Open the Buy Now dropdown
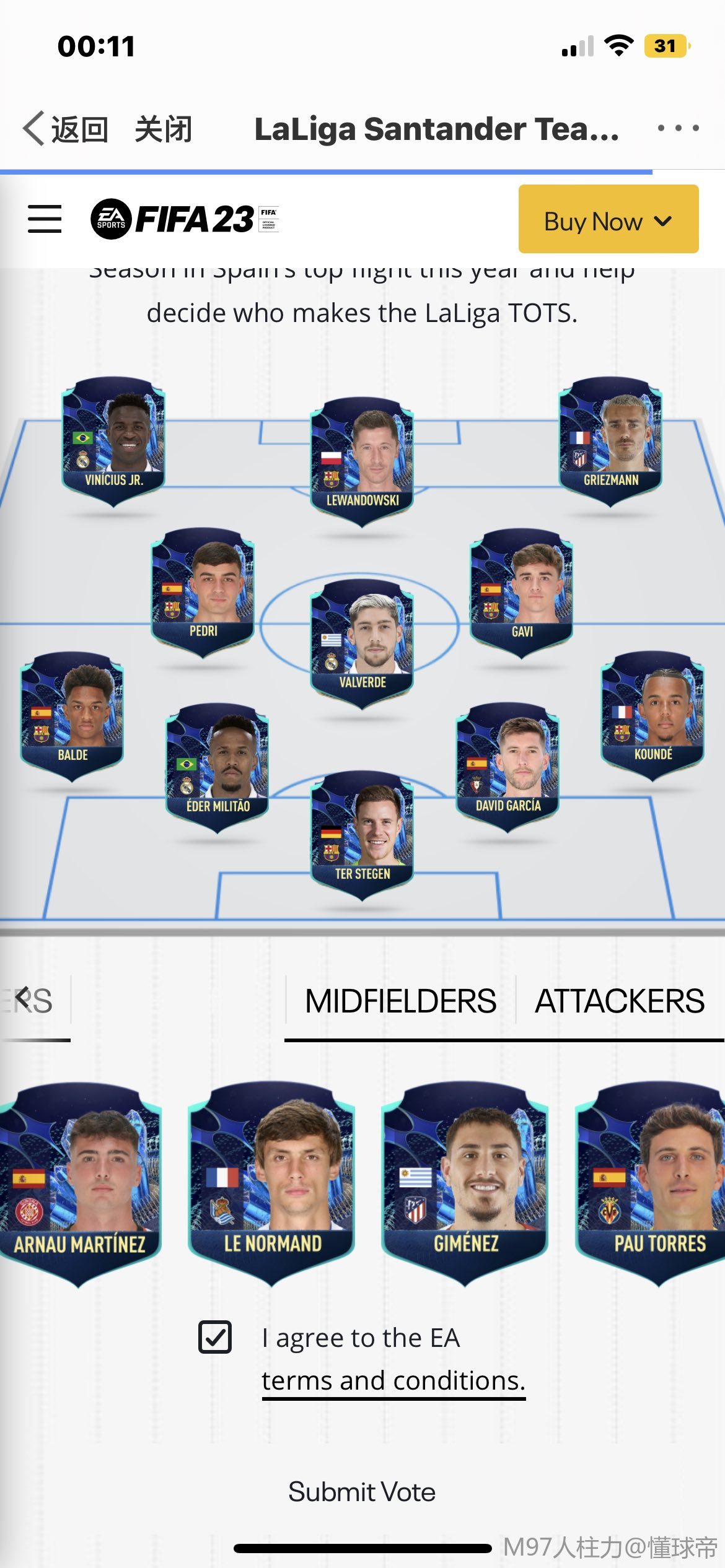This screenshot has height=1568, width=725. click(608, 220)
